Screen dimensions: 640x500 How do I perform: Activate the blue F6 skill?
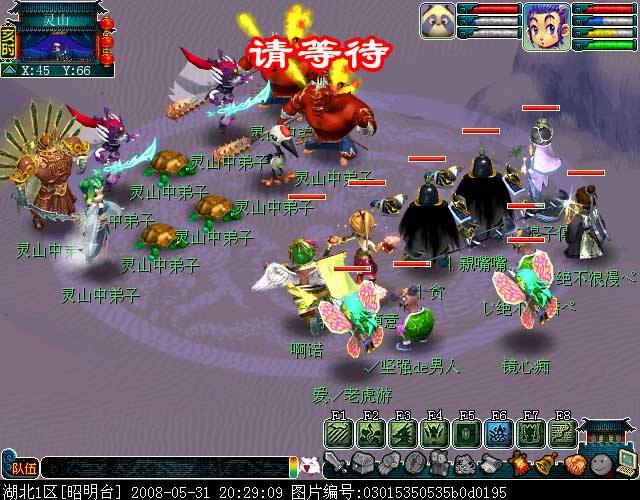498,433
